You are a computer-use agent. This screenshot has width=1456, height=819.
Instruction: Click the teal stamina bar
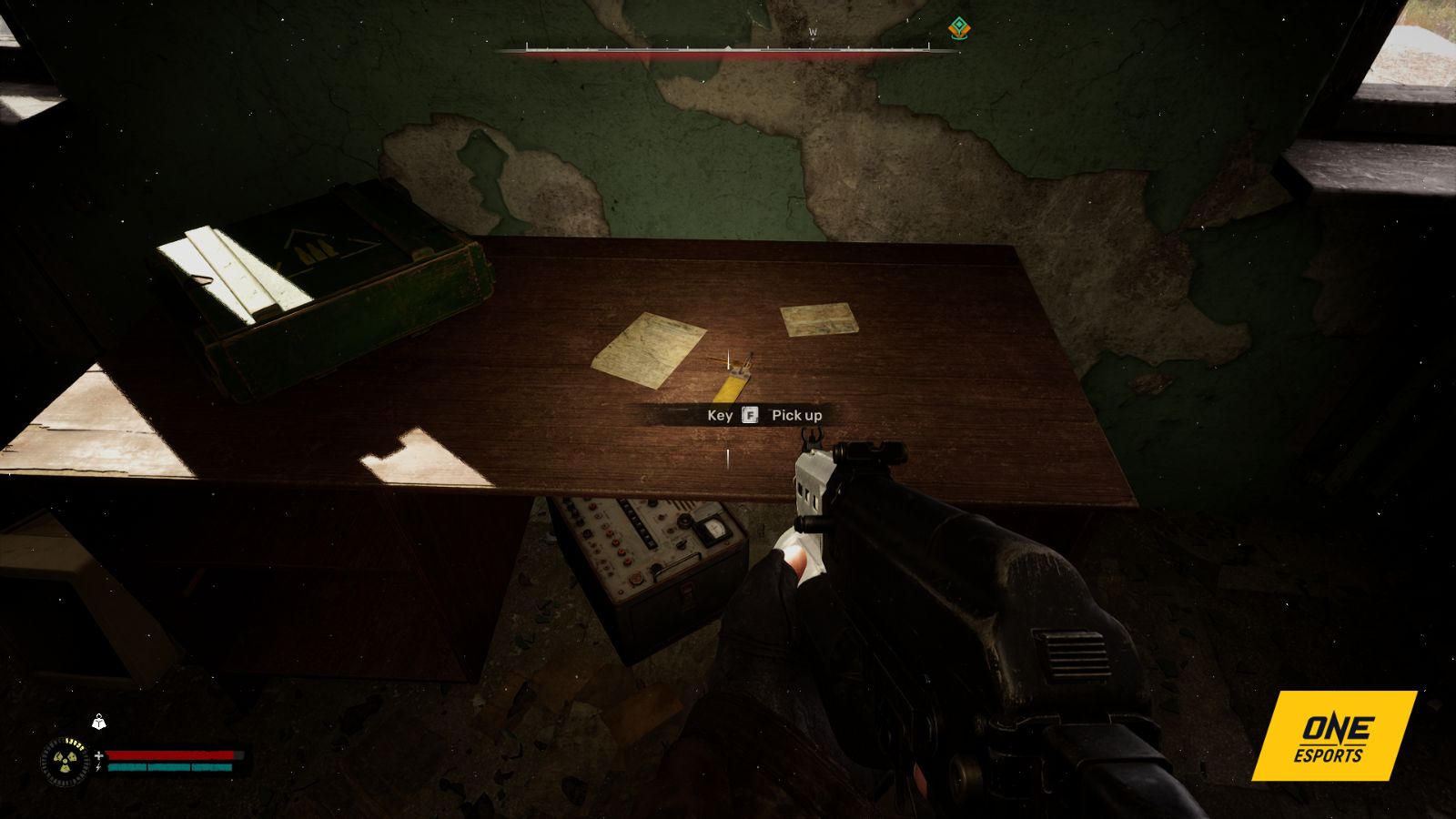pyautogui.click(x=168, y=767)
